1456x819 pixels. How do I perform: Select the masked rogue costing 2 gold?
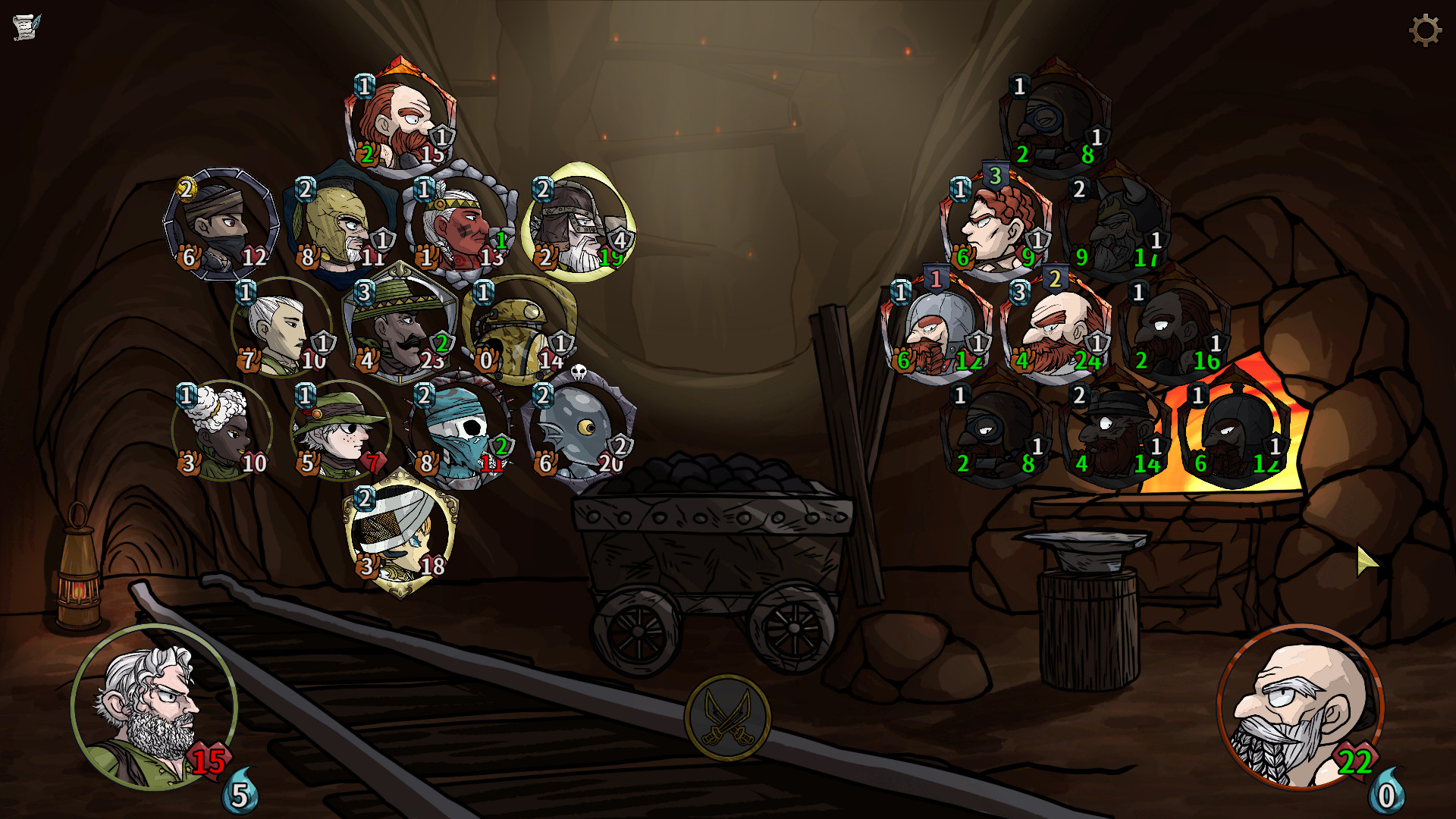click(220, 224)
